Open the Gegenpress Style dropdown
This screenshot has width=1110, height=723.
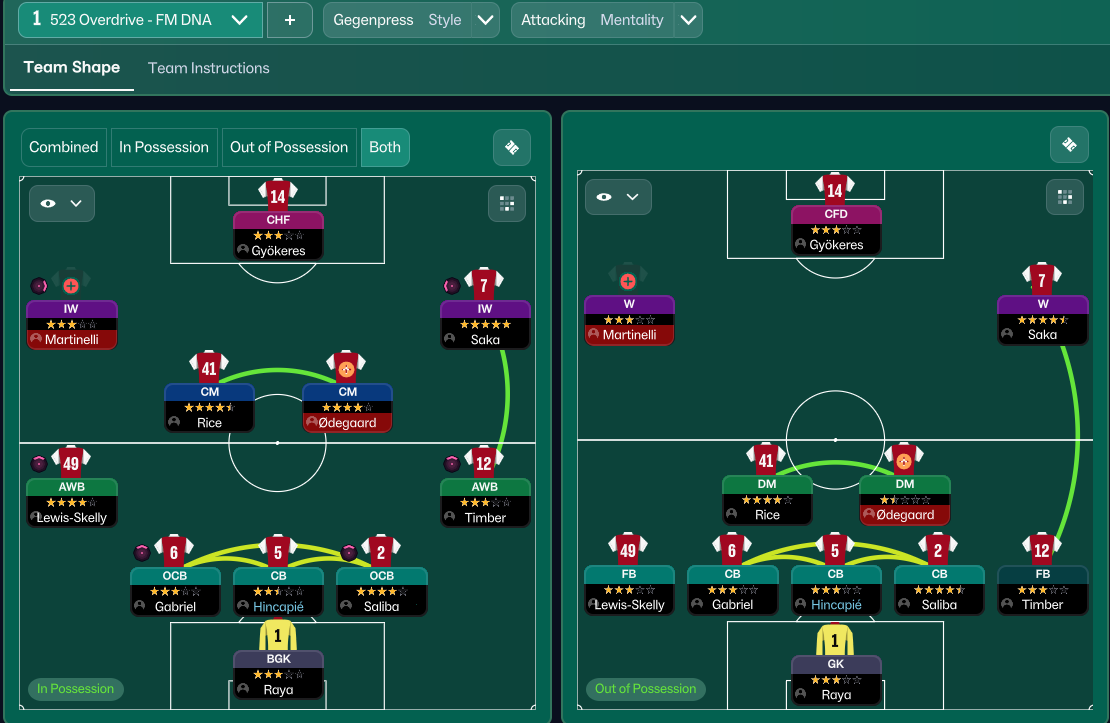pyautogui.click(x=485, y=20)
